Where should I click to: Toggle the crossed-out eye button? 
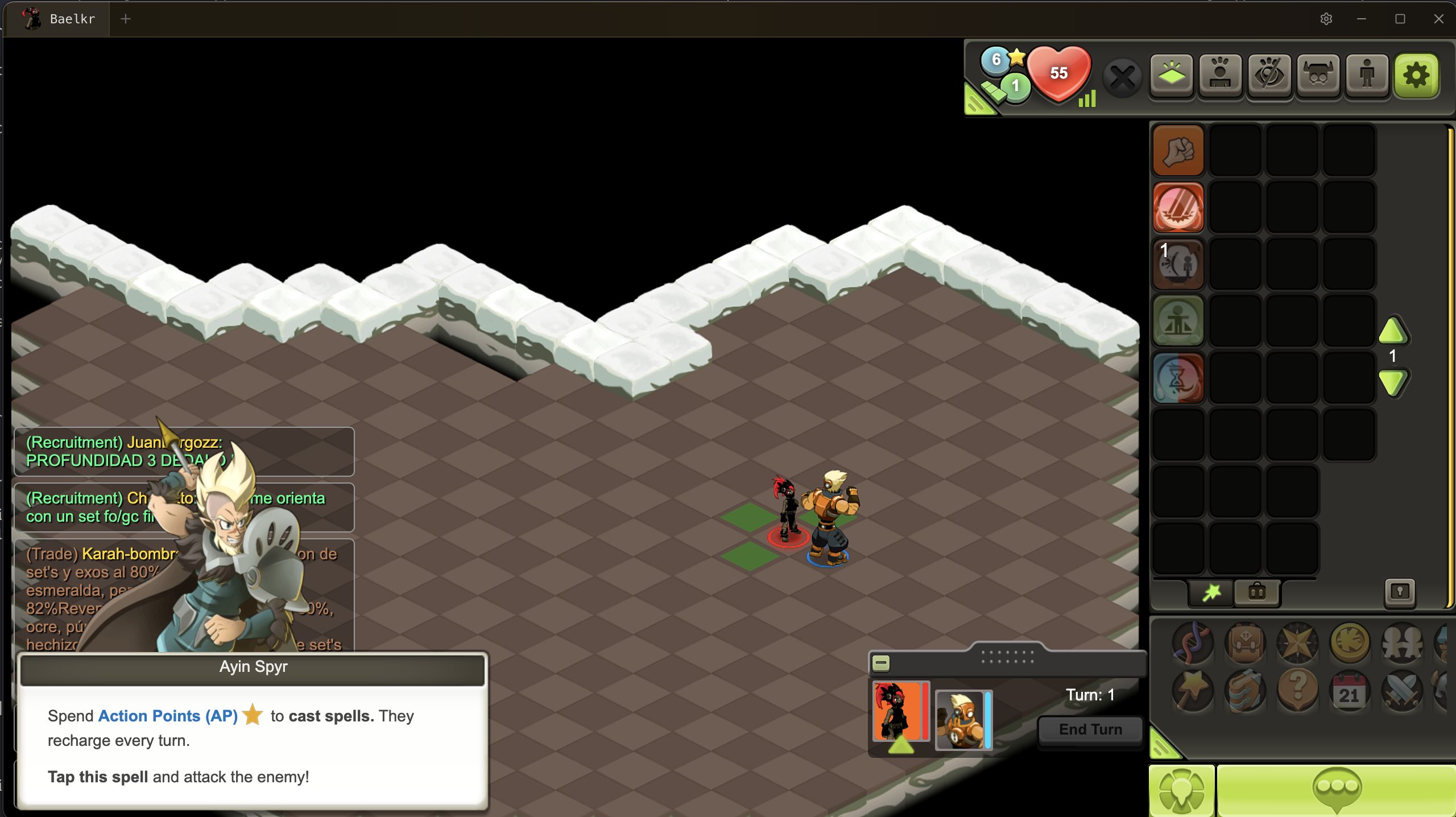(1269, 75)
